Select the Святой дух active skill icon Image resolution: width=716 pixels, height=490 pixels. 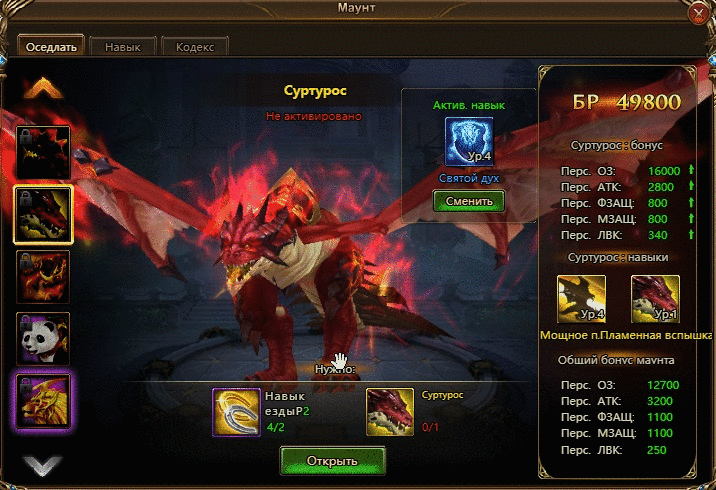[469, 142]
